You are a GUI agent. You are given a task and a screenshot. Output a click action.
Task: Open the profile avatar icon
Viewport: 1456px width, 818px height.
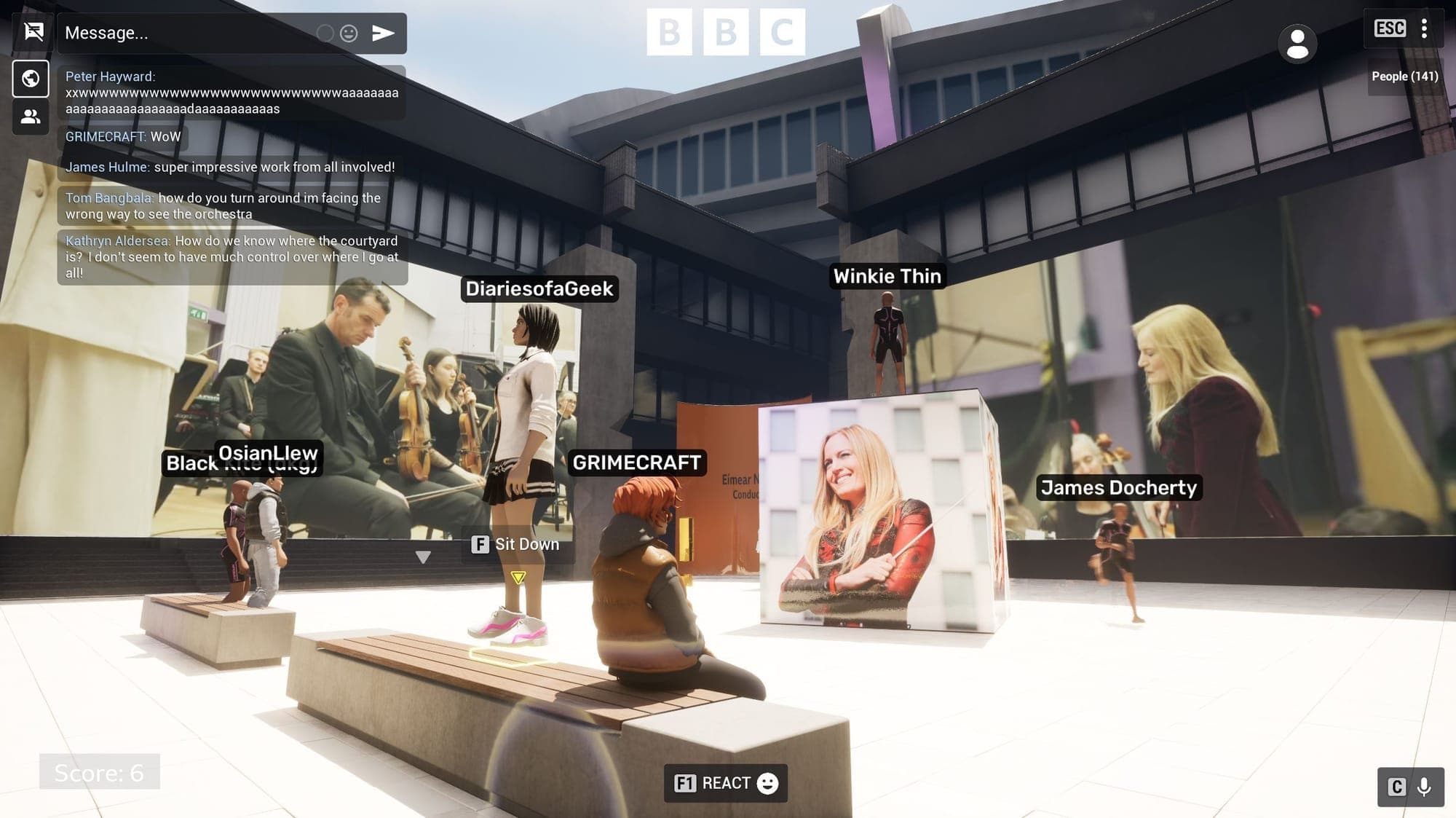(x=1297, y=44)
